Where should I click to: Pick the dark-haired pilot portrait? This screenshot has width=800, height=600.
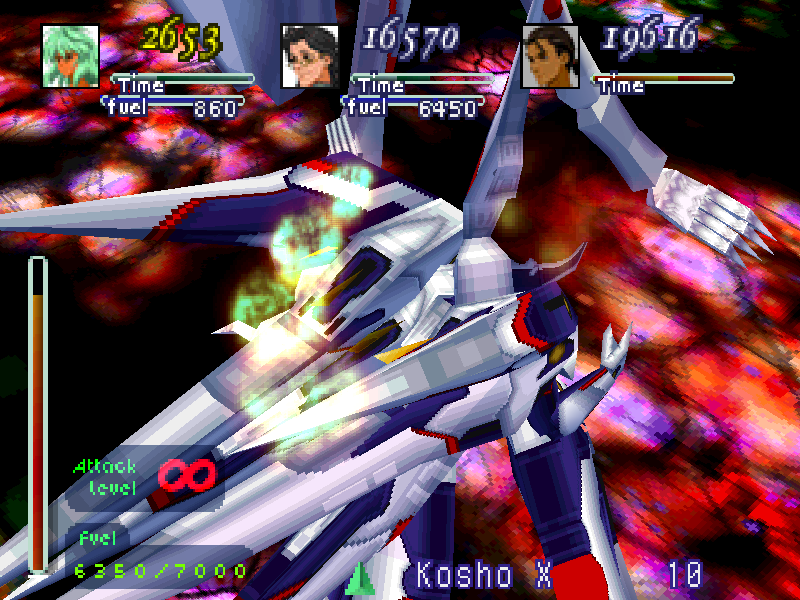551,56
